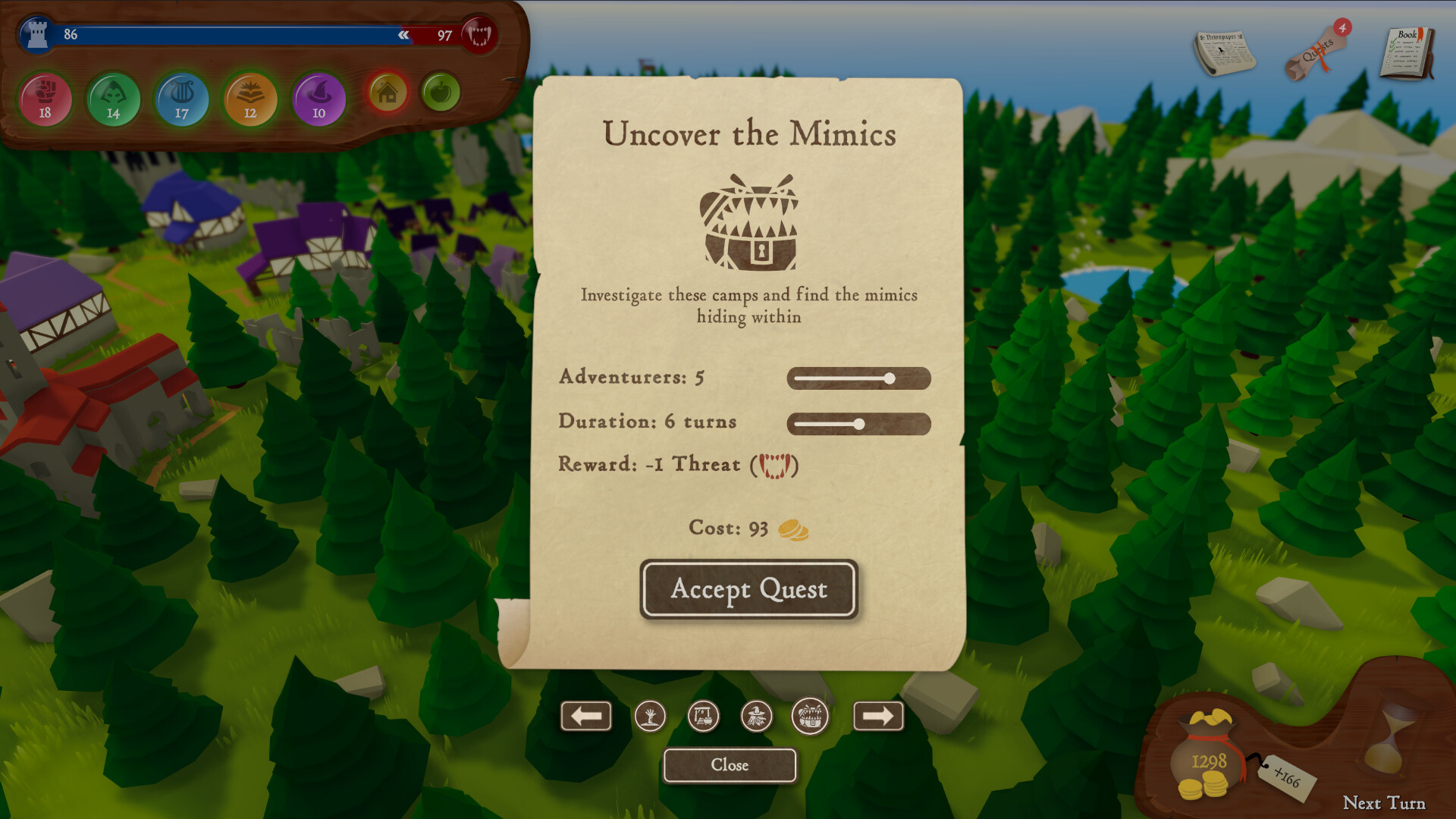Open the Book
Screen dimensions: 1456x819
pyautogui.click(x=1407, y=53)
